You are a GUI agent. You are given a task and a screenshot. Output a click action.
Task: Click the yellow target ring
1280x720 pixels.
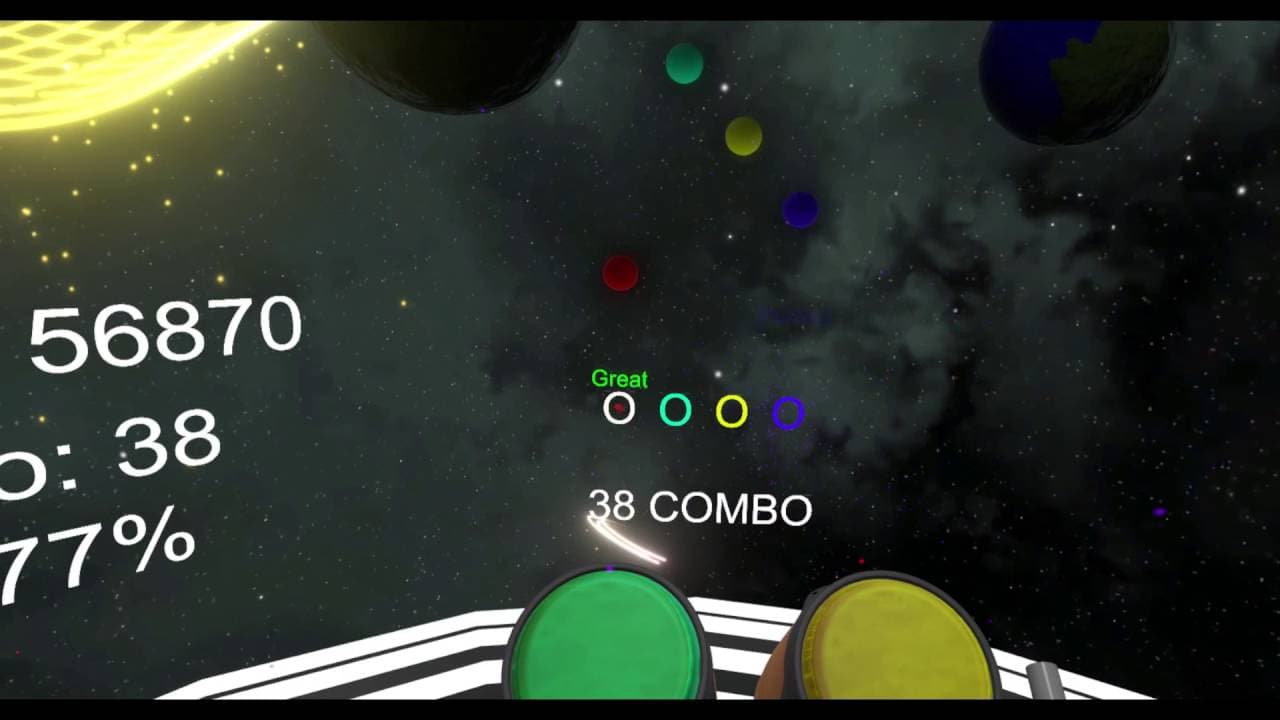pyautogui.click(x=733, y=409)
